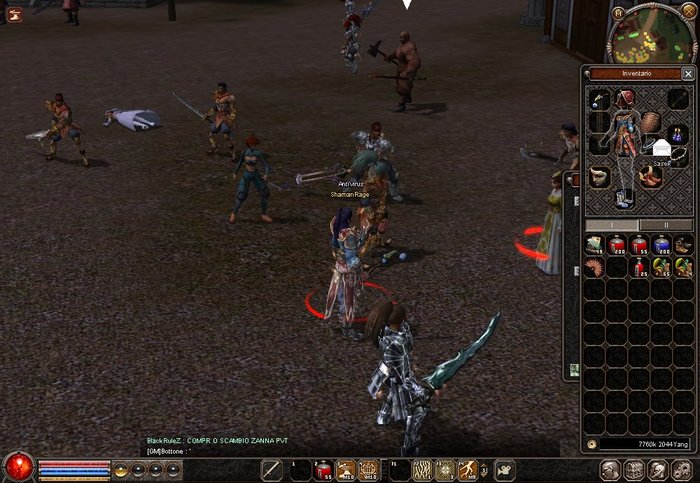Use the red potion on the hotbar

[x=322, y=469]
